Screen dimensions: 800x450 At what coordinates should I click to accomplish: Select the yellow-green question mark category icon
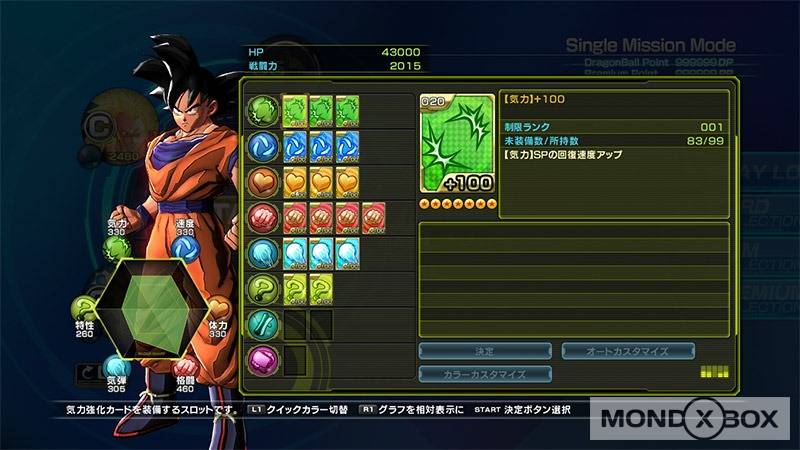[x=264, y=288]
